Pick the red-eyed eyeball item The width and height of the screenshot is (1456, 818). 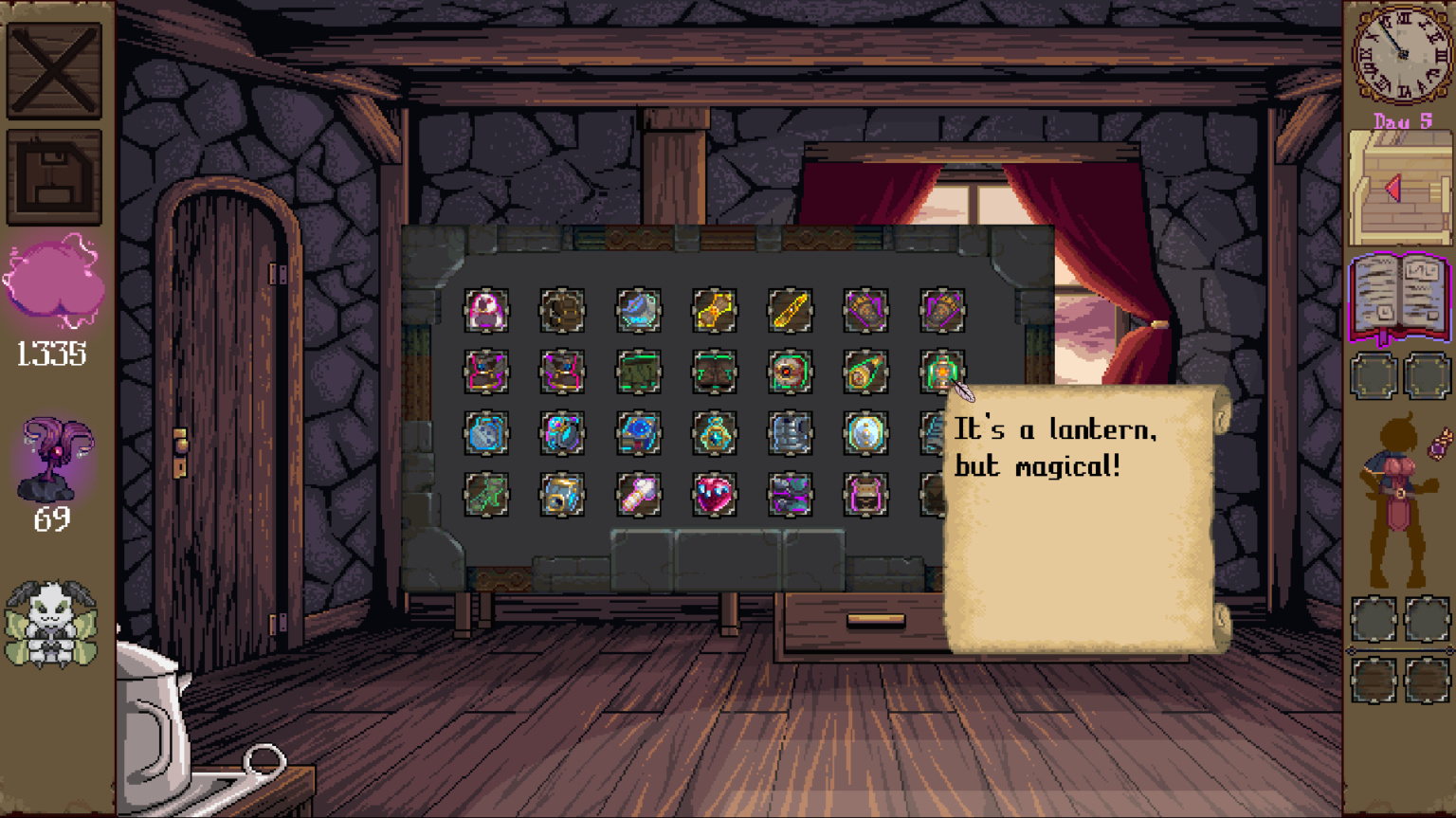coord(790,372)
